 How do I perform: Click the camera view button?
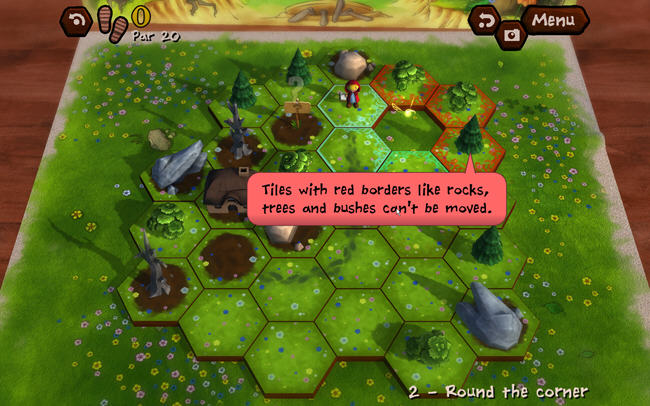click(511, 35)
